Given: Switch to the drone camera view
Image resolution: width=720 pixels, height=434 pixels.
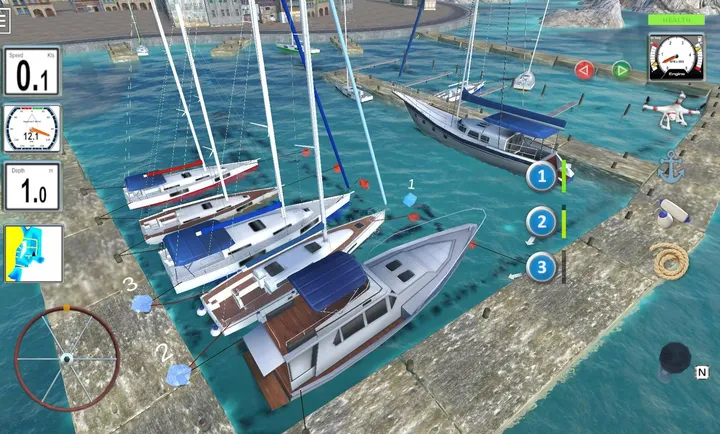Looking at the screenshot, I should (x=671, y=110).
